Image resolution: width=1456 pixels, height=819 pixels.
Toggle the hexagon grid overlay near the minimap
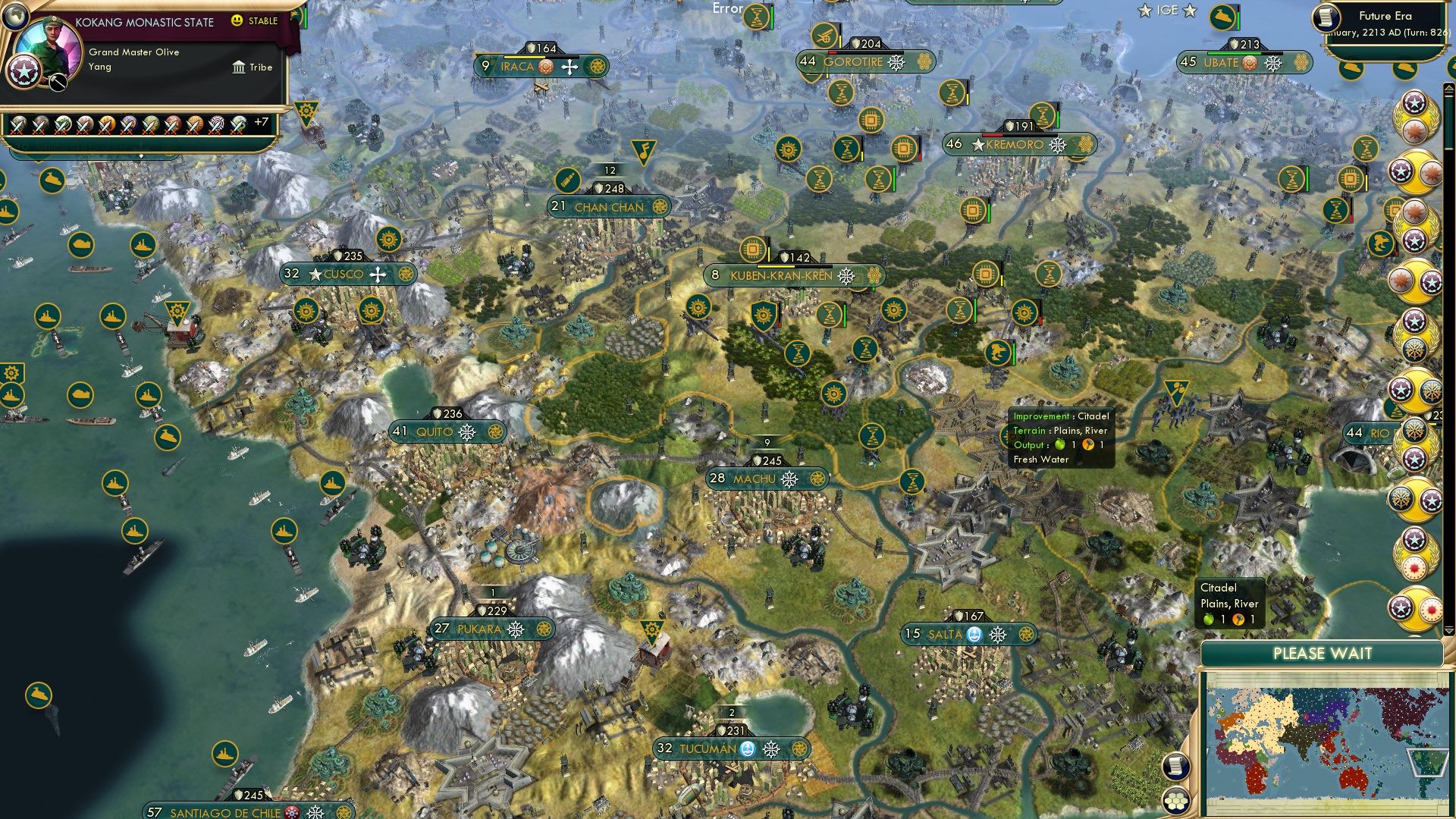1177,802
